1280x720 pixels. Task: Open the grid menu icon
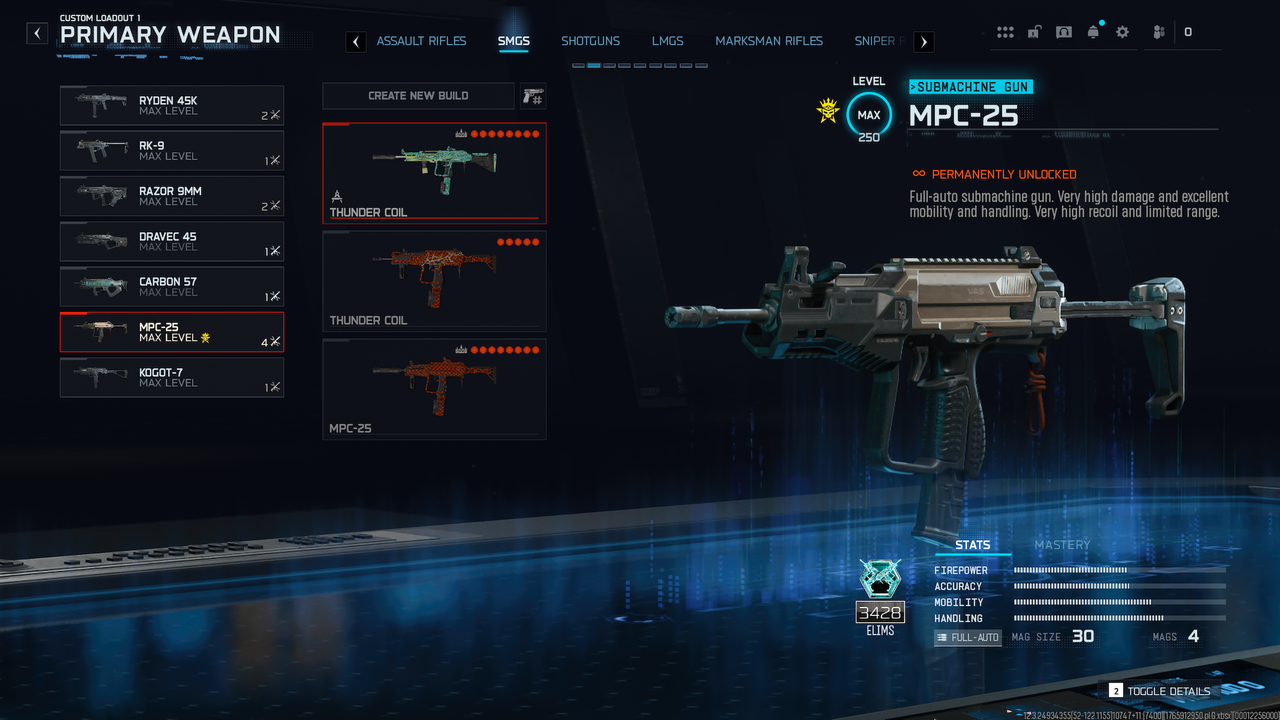[x=1005, y=32]
